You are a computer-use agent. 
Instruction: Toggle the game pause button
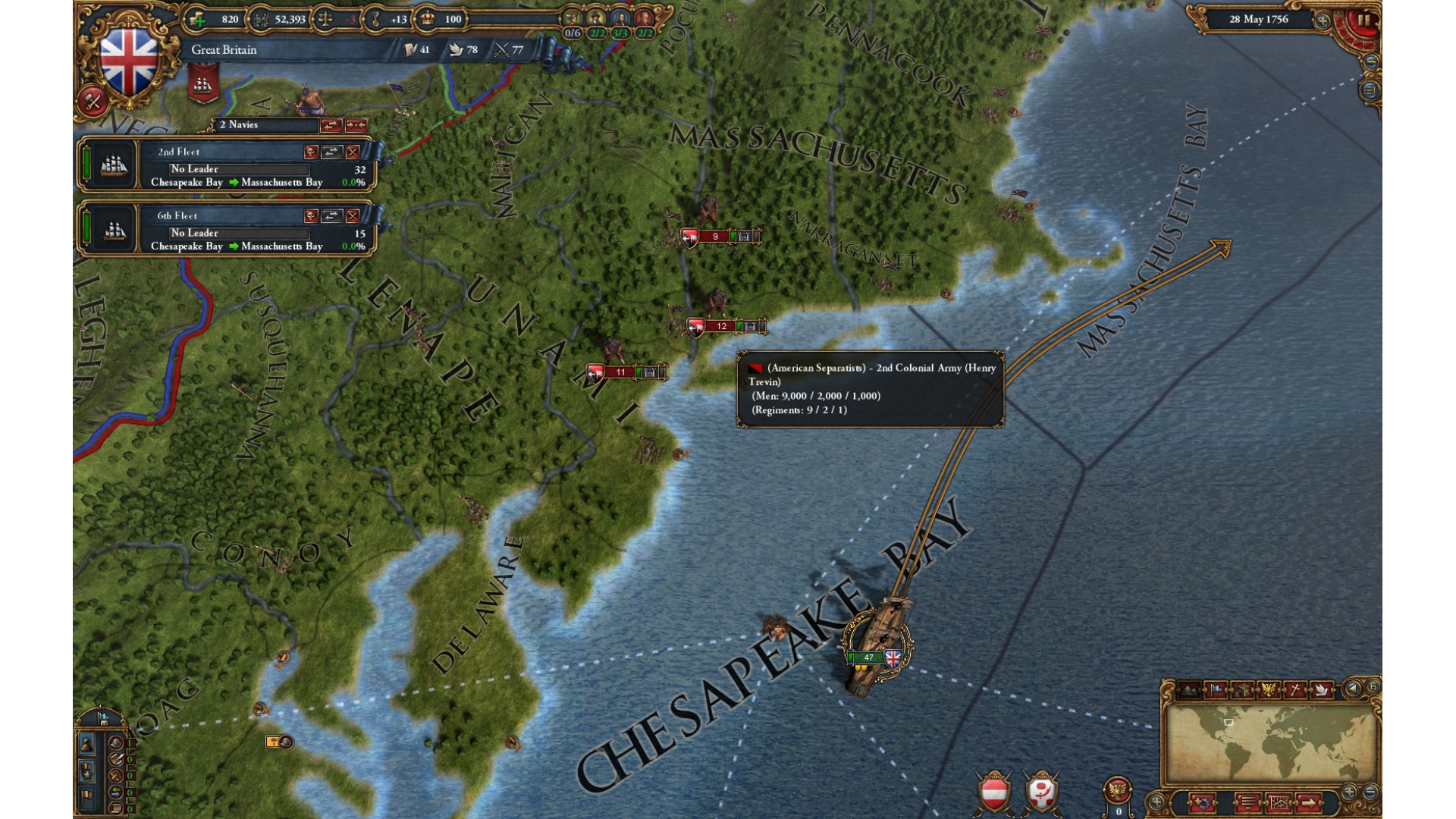click(1363, 20)
